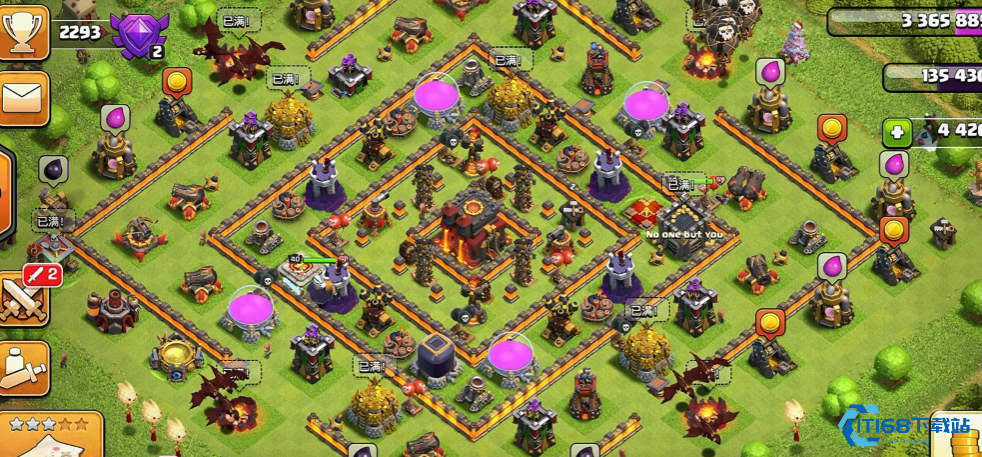
Task: Tap the crossed swords Attack button
Action: tap(22, 300)
